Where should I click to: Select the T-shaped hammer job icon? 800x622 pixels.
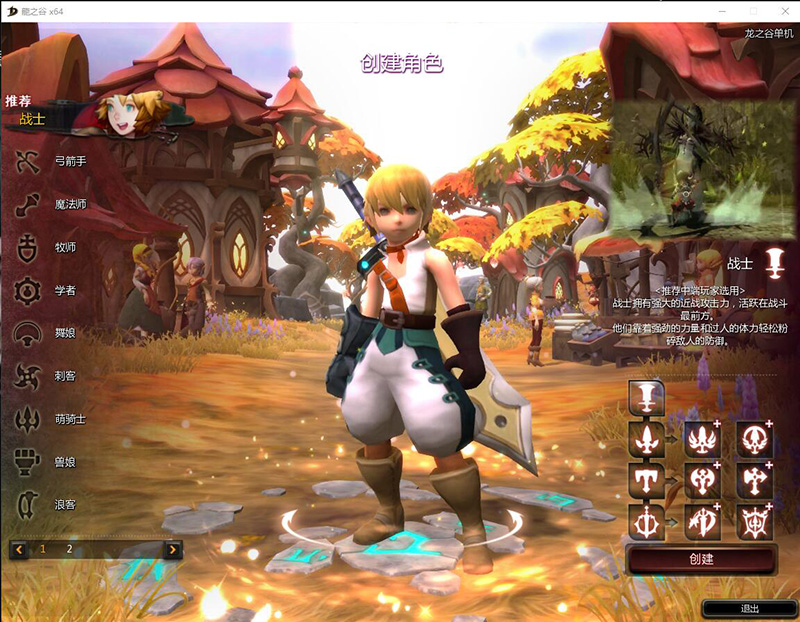pos(646,480)
